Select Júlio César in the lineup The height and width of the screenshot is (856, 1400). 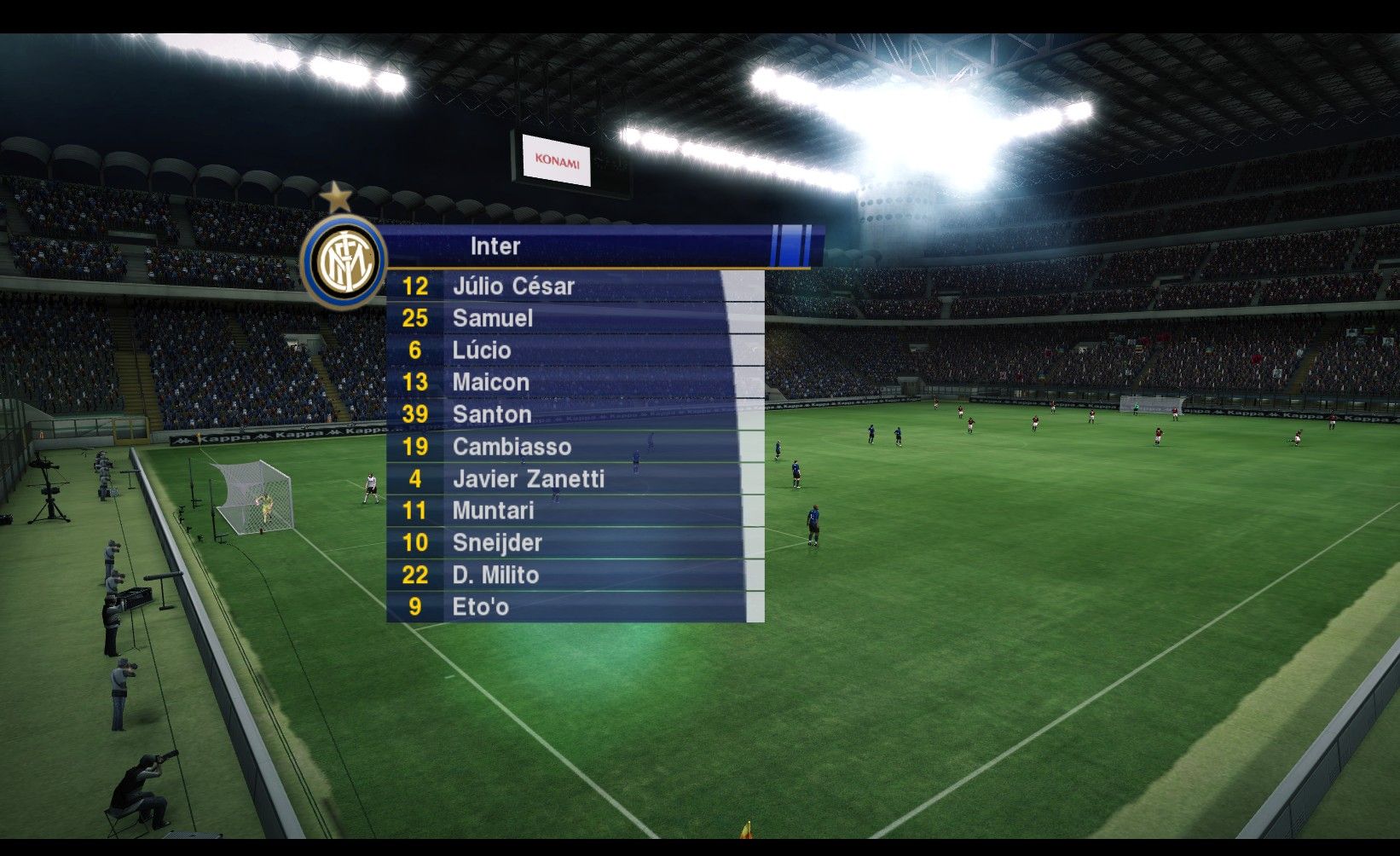pos(513,286)
